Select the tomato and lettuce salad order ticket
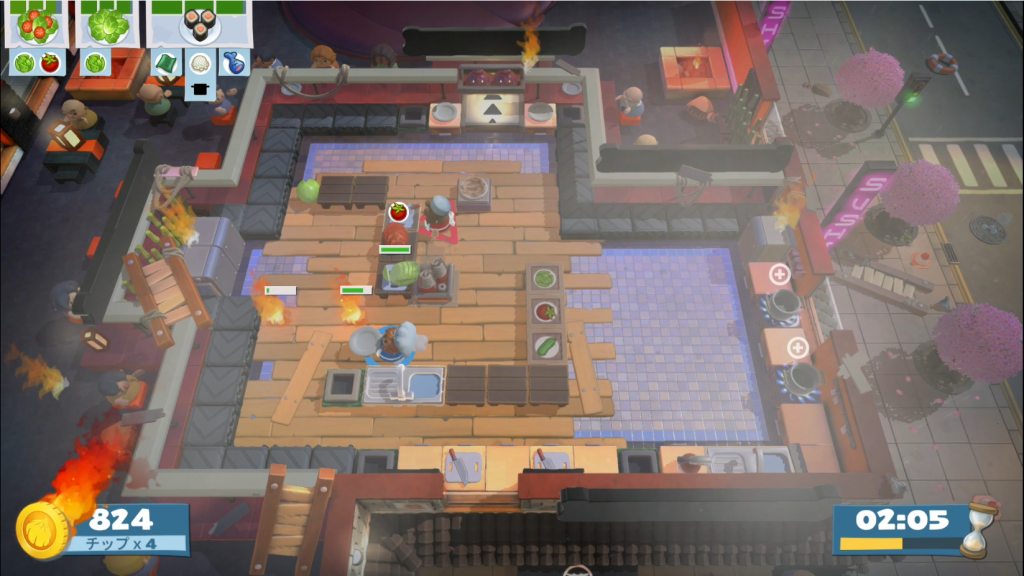The image size is (1024, 576). pyautogui.click(x=37, y=25)
